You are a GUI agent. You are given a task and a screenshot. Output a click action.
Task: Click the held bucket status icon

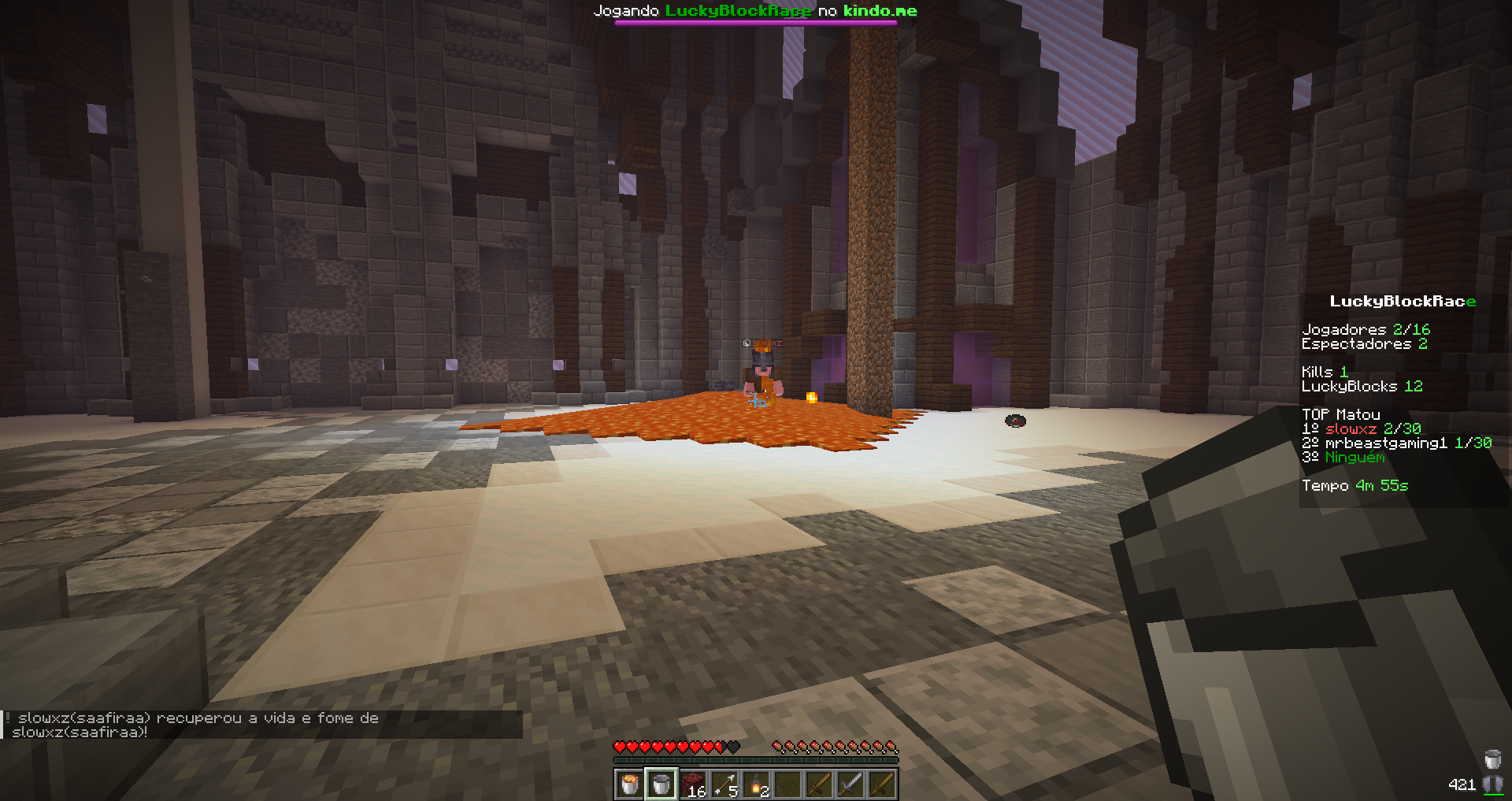(1492, 759)
